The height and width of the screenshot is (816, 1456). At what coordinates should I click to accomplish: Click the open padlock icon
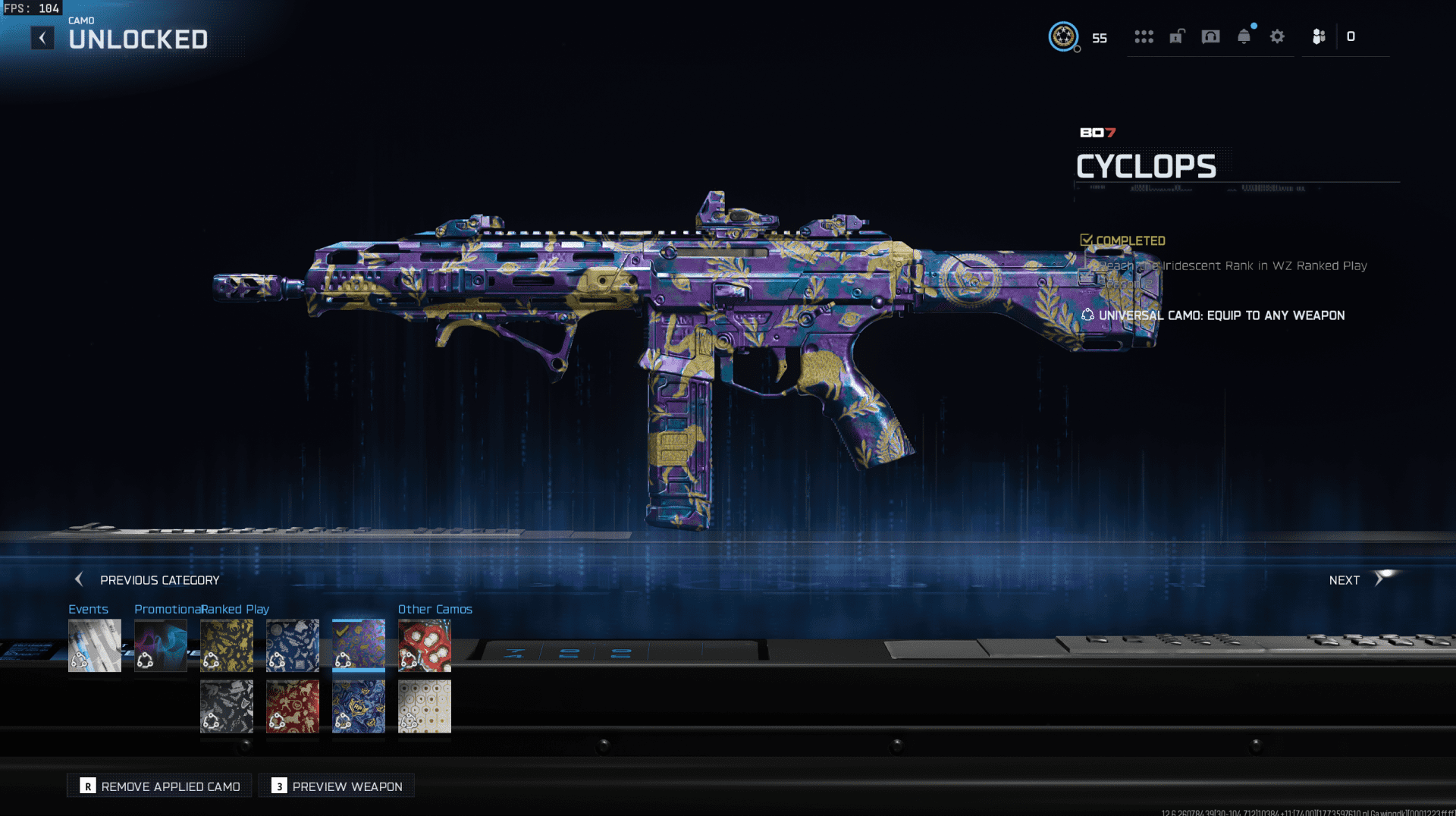1177,36
